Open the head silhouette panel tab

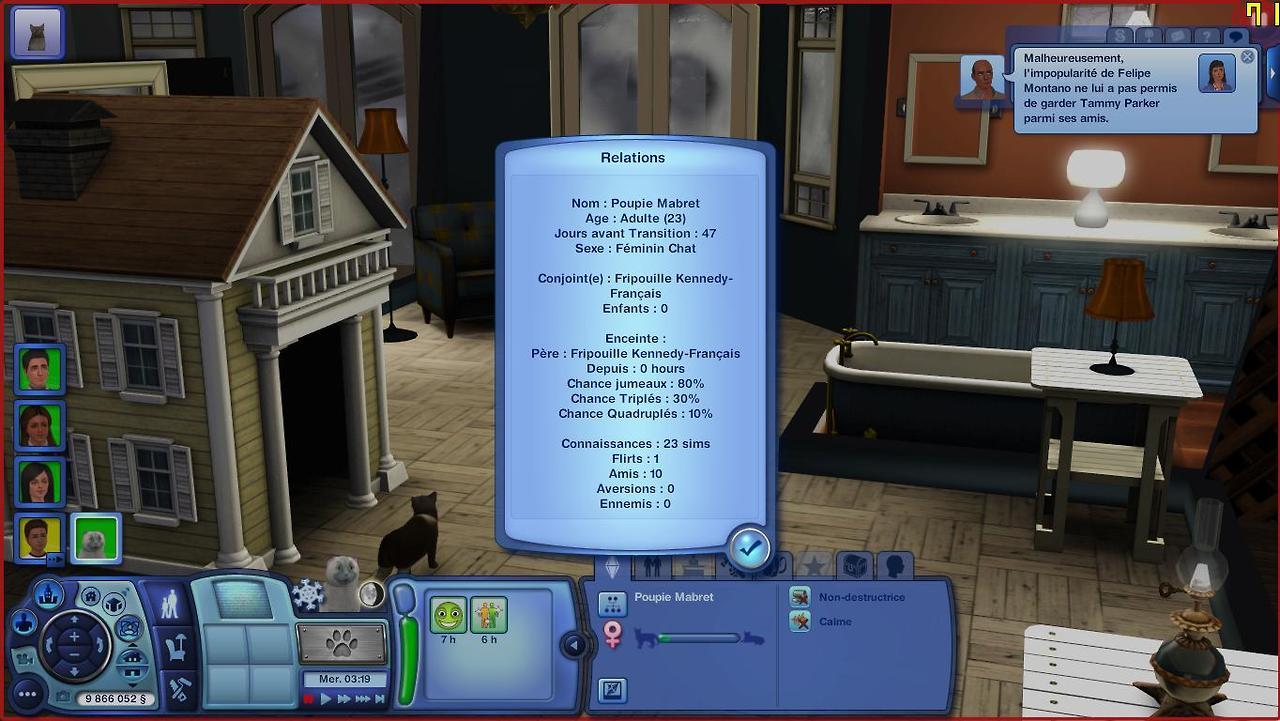pos(895,567)
